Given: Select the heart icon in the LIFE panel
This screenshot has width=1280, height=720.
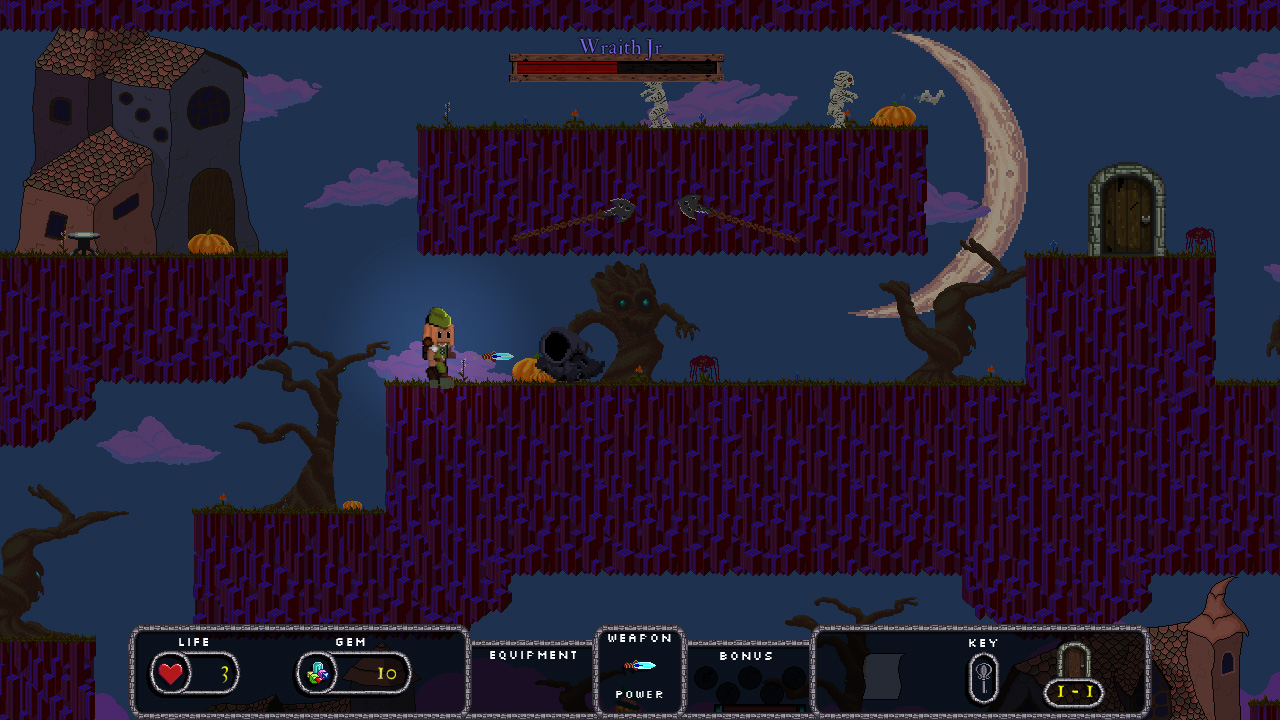Looking at the screenshot, I should 170,673.
